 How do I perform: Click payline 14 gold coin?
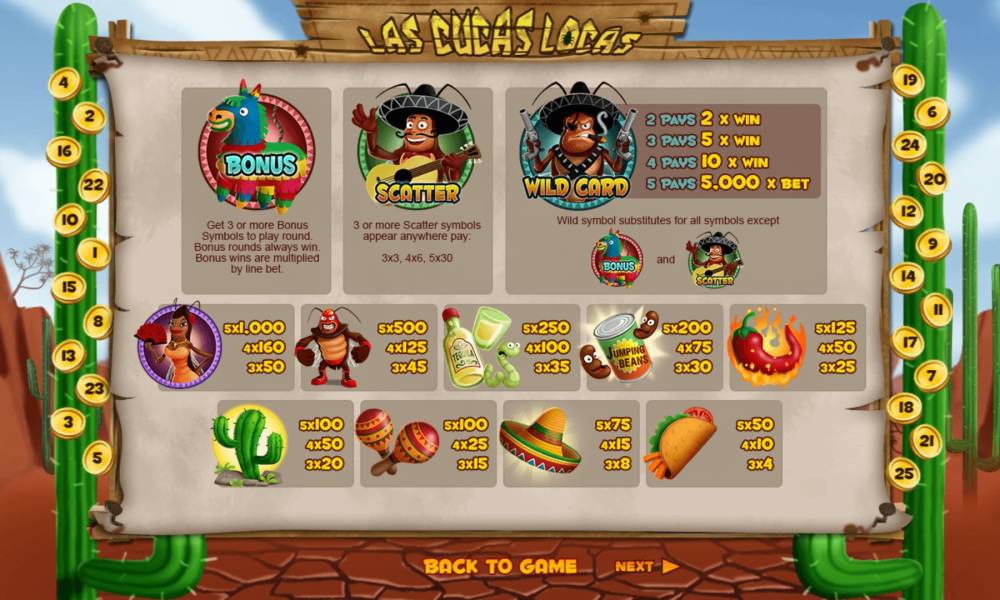pyautogui.click(x=907, y=277)
